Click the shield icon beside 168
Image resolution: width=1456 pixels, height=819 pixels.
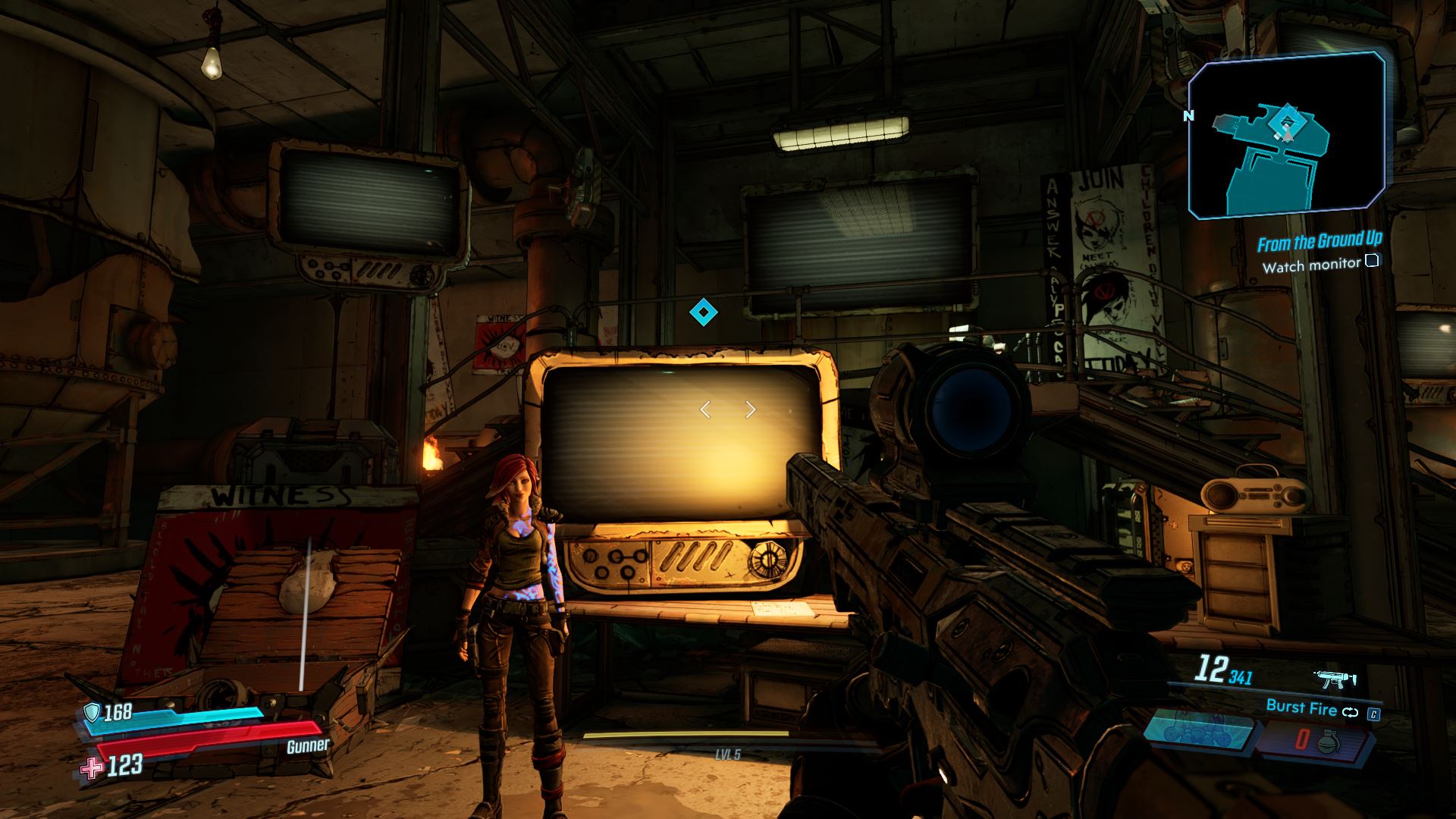pyautogui.click(x=93, y=711)
